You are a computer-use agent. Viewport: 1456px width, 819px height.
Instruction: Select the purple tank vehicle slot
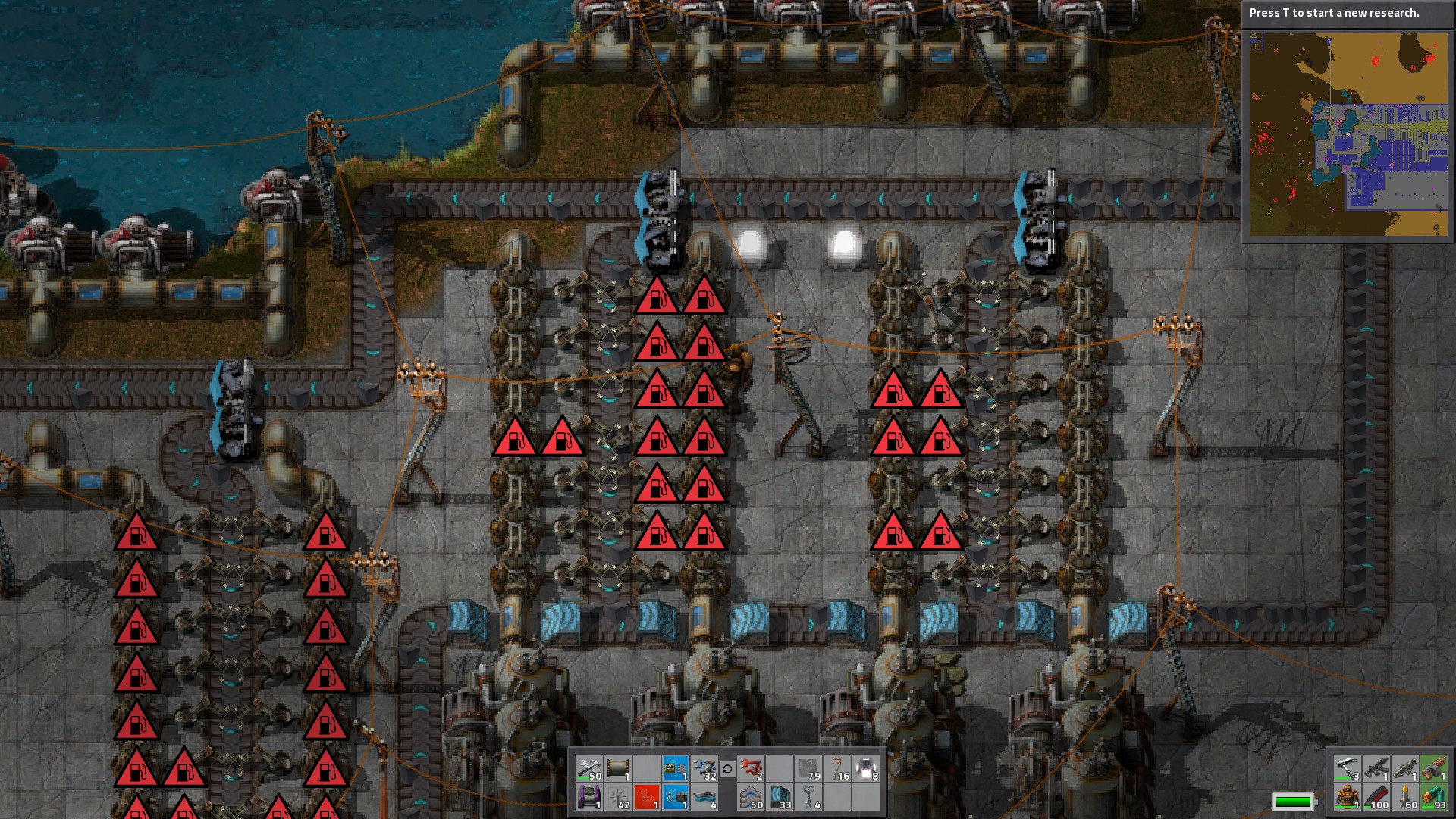coord(589,797)
